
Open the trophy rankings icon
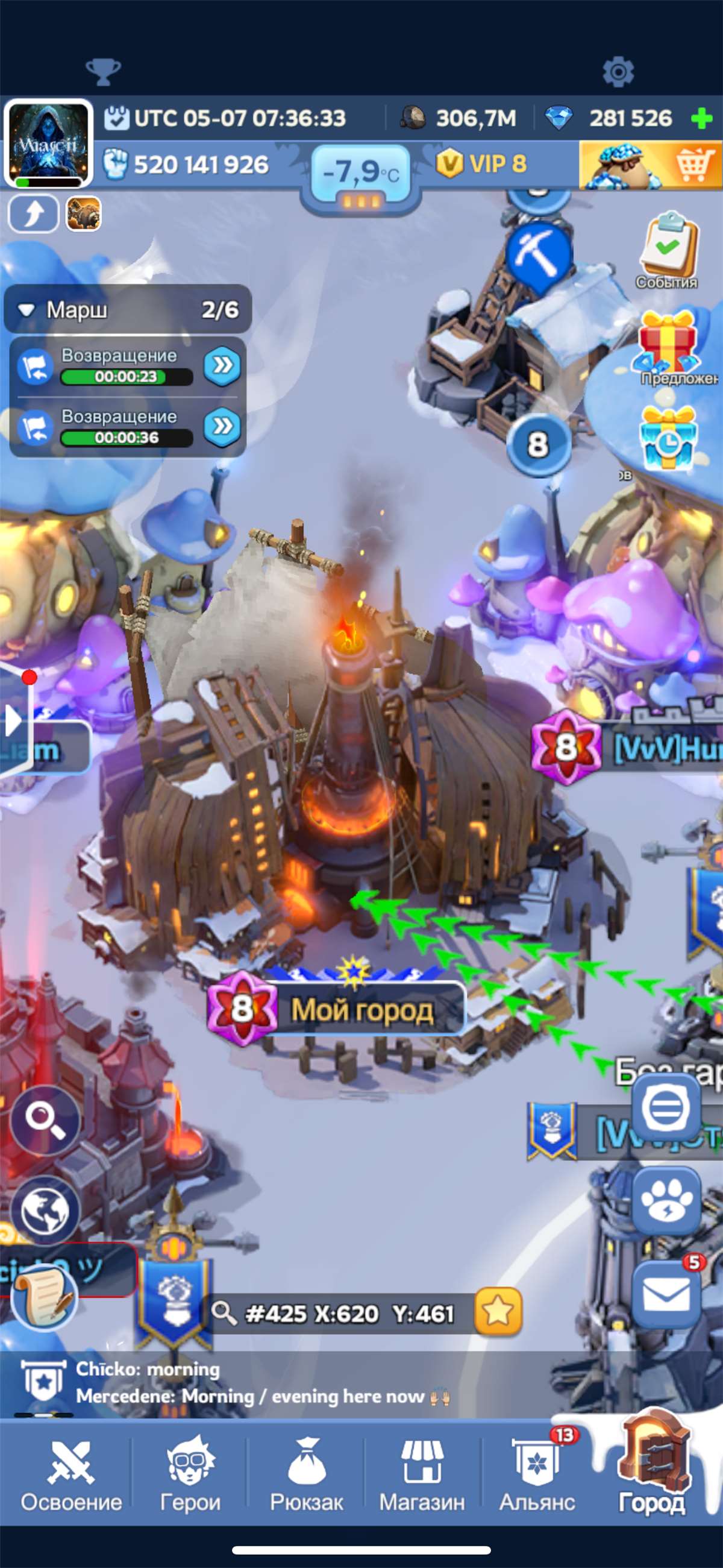[x=103, y=72]
